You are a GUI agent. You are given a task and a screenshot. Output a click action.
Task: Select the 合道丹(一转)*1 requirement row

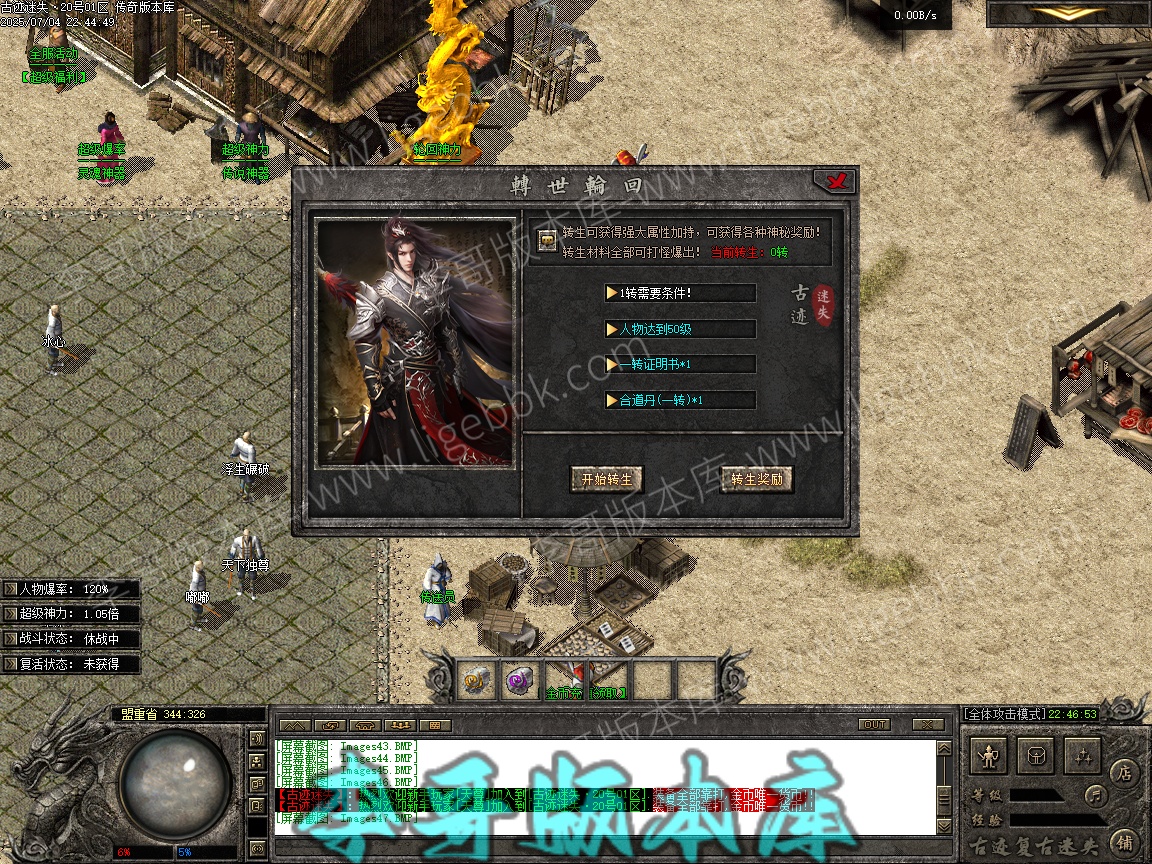click(x=680, y=400)
